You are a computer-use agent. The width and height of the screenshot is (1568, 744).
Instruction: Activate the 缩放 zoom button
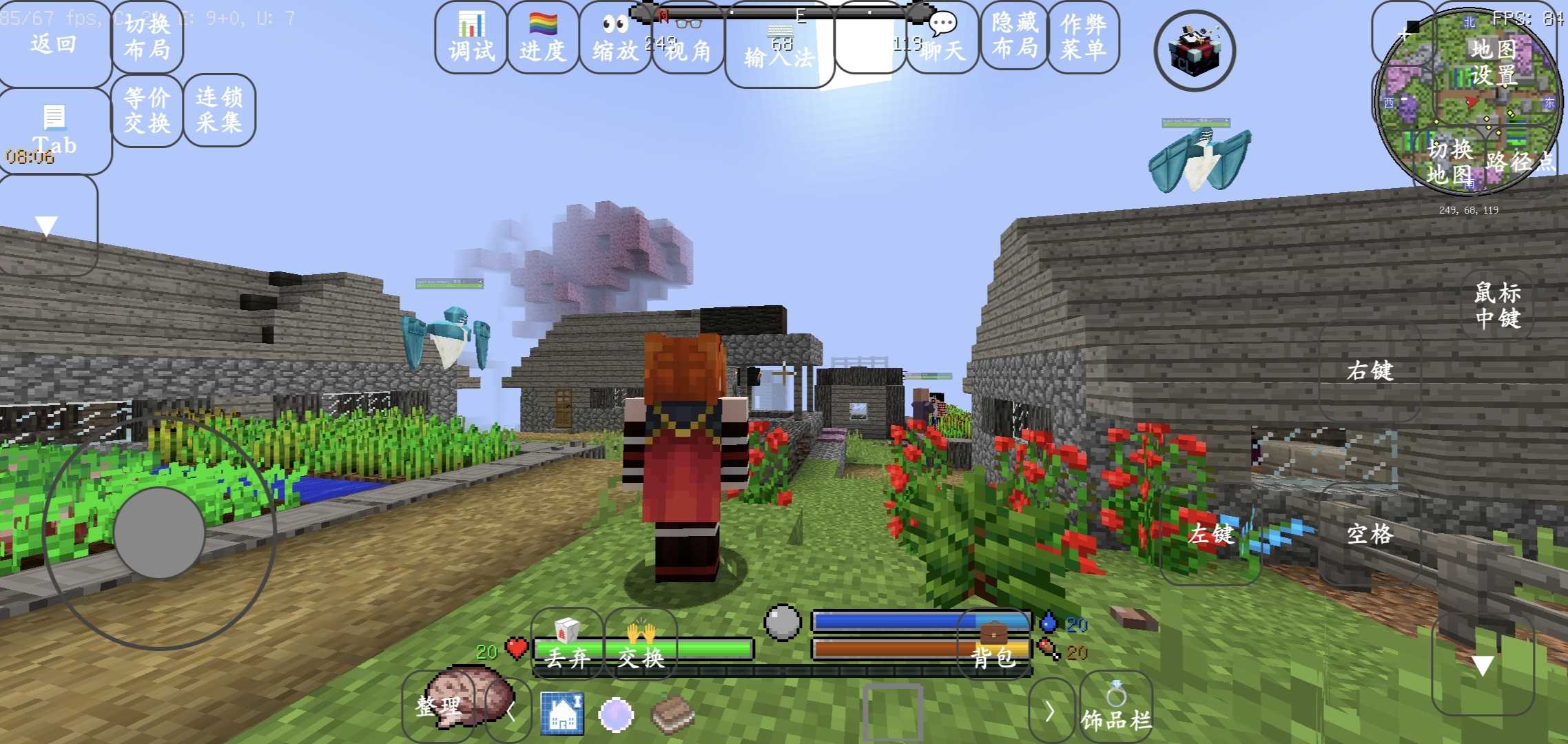[x=615, y=38]
